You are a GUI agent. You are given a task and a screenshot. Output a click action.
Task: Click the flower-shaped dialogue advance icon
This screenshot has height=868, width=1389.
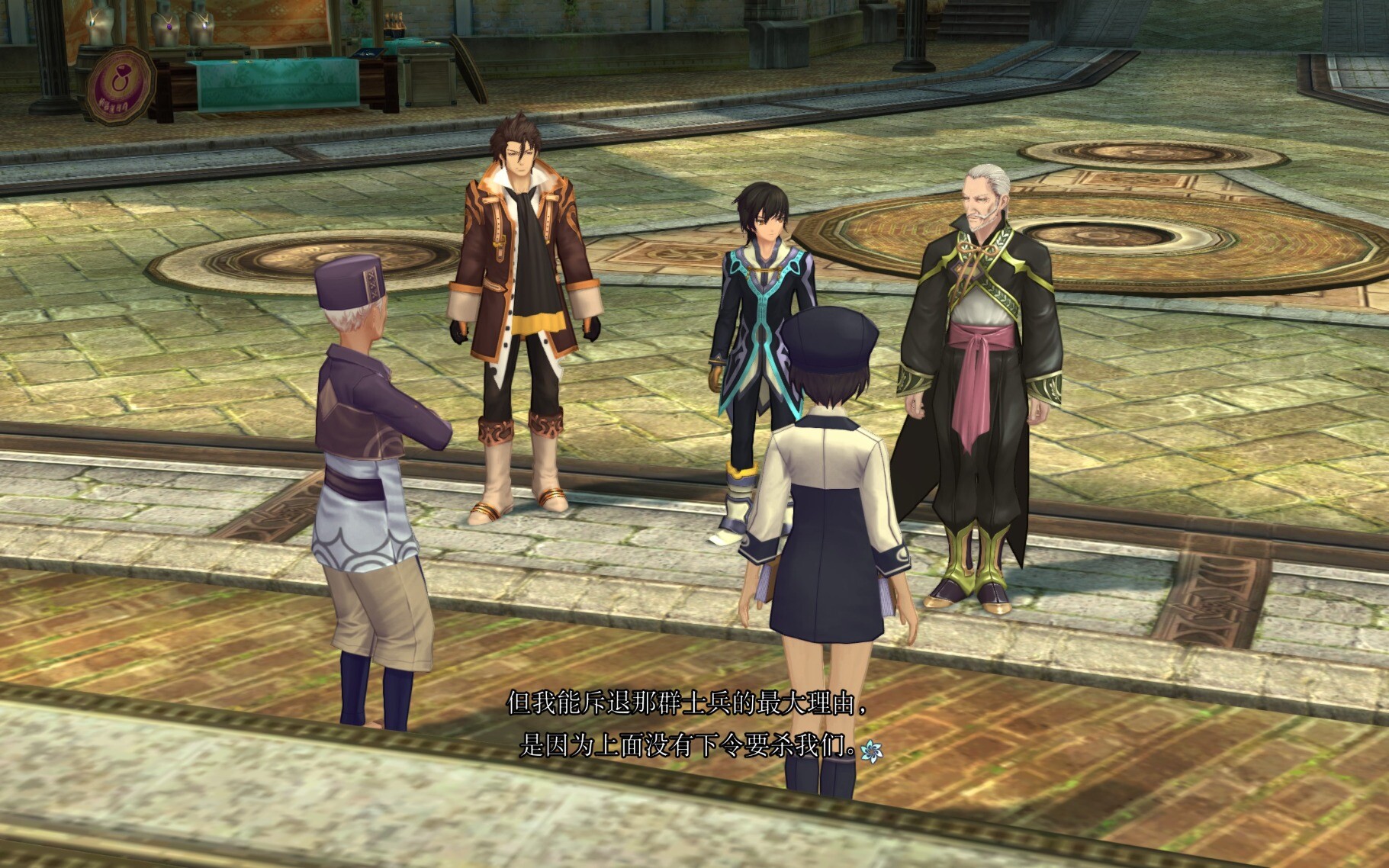click(870, 751)
